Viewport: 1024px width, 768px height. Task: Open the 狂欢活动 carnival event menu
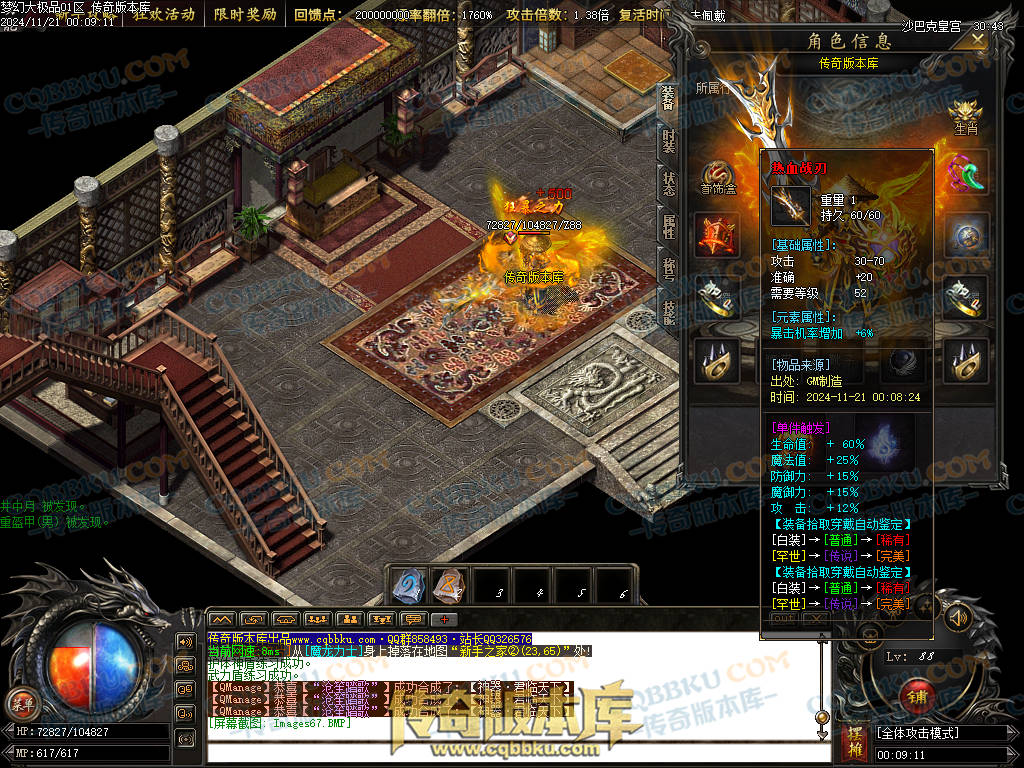coord(164,15)
